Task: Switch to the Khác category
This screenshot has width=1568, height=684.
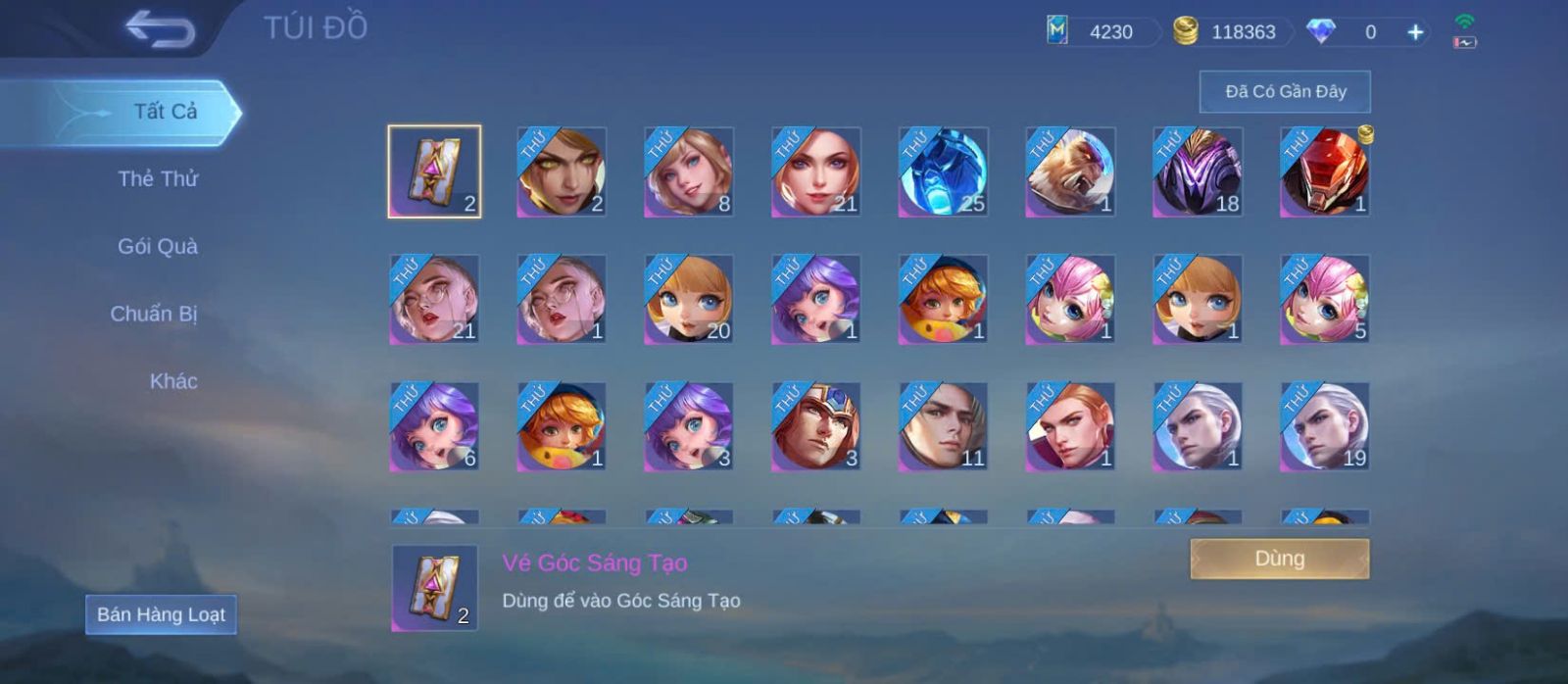Action: point(173,382)
